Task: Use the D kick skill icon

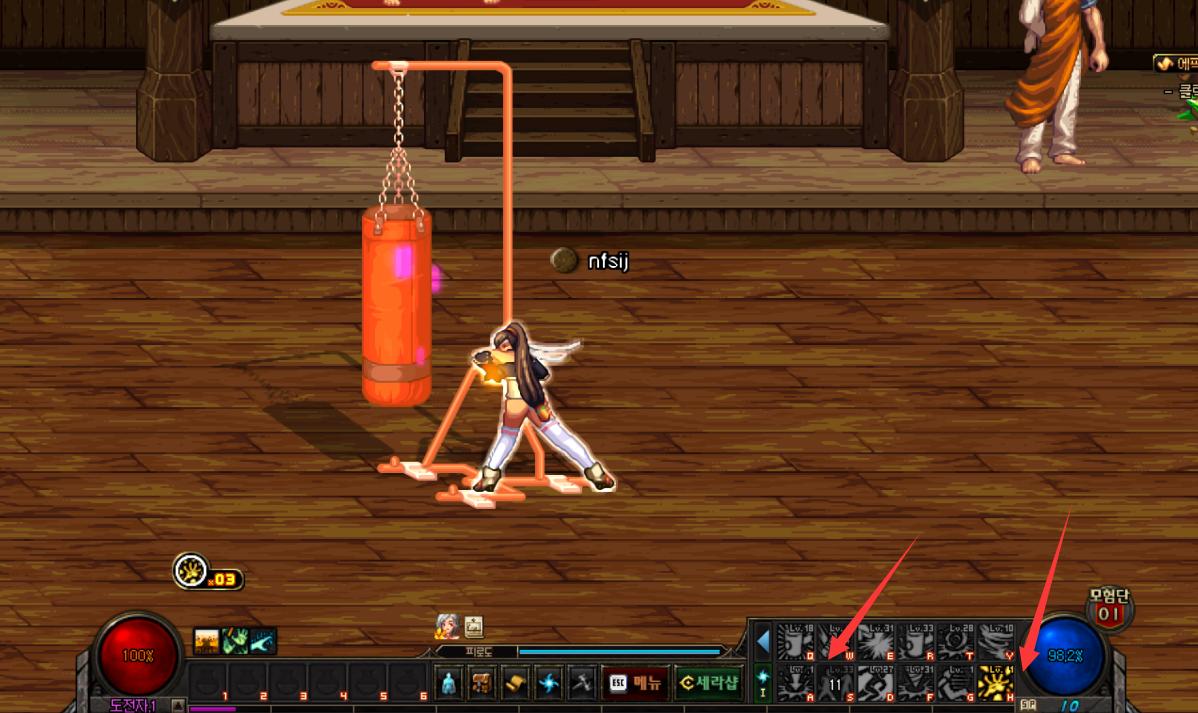Action: pos(876,682)
